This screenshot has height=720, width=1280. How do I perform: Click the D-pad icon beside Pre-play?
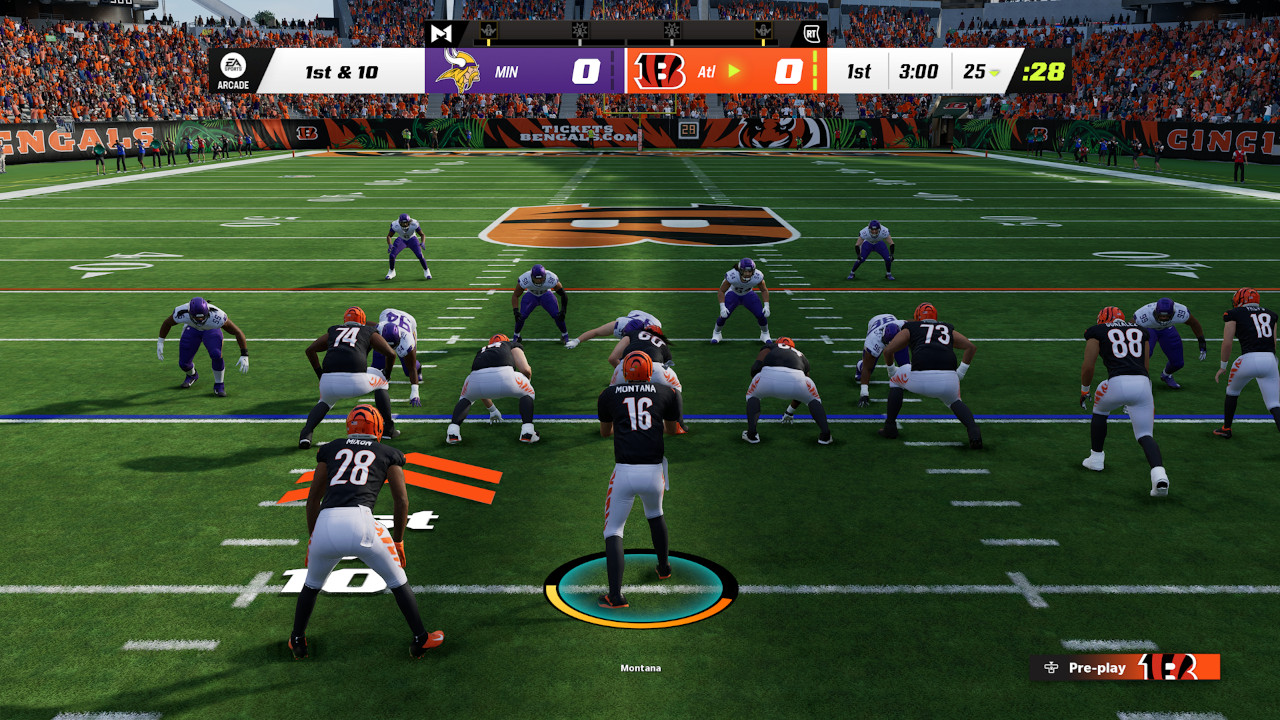(x=1050, y=668)
